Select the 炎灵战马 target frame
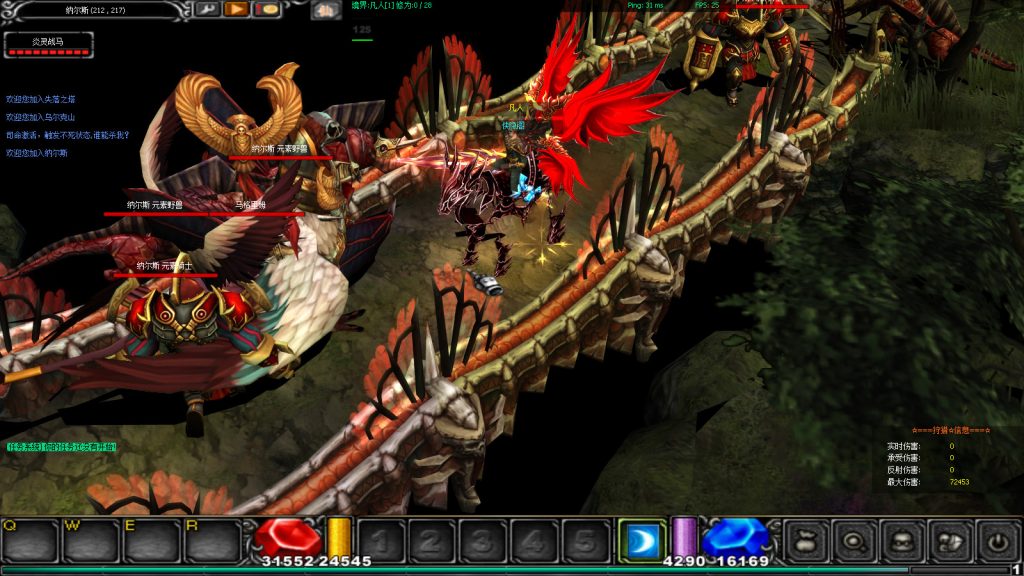Viewport: 1024px width, 576px height. [49, 43]
